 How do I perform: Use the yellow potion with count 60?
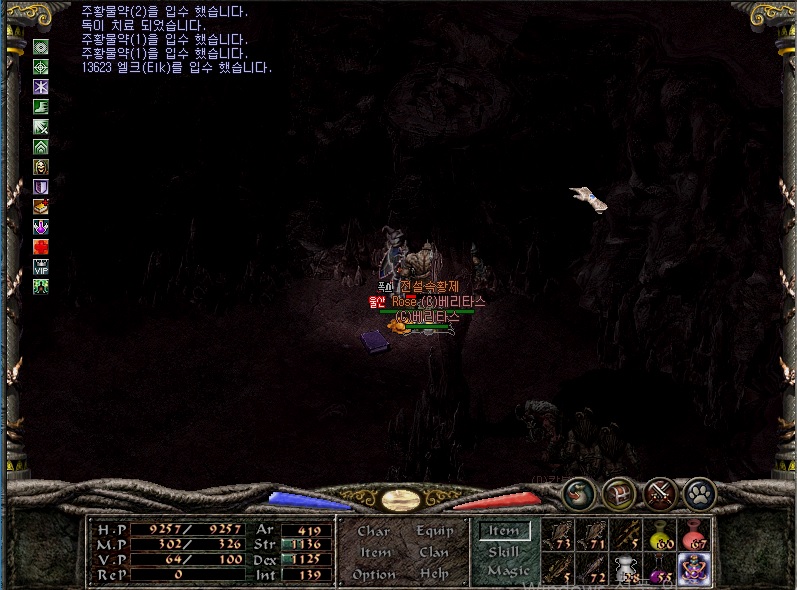660,535
